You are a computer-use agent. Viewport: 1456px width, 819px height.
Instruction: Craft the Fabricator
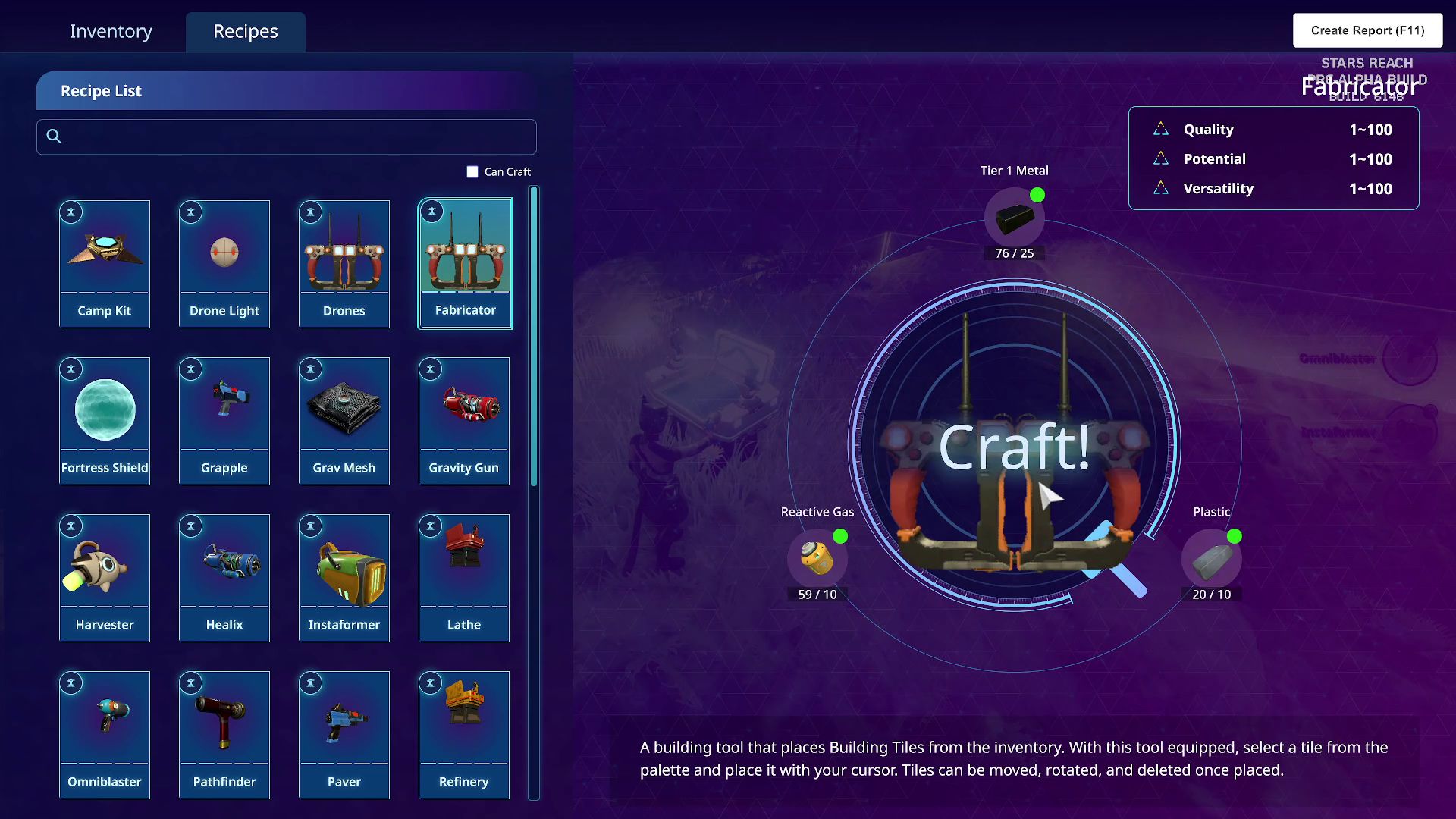coord(1015,447)
